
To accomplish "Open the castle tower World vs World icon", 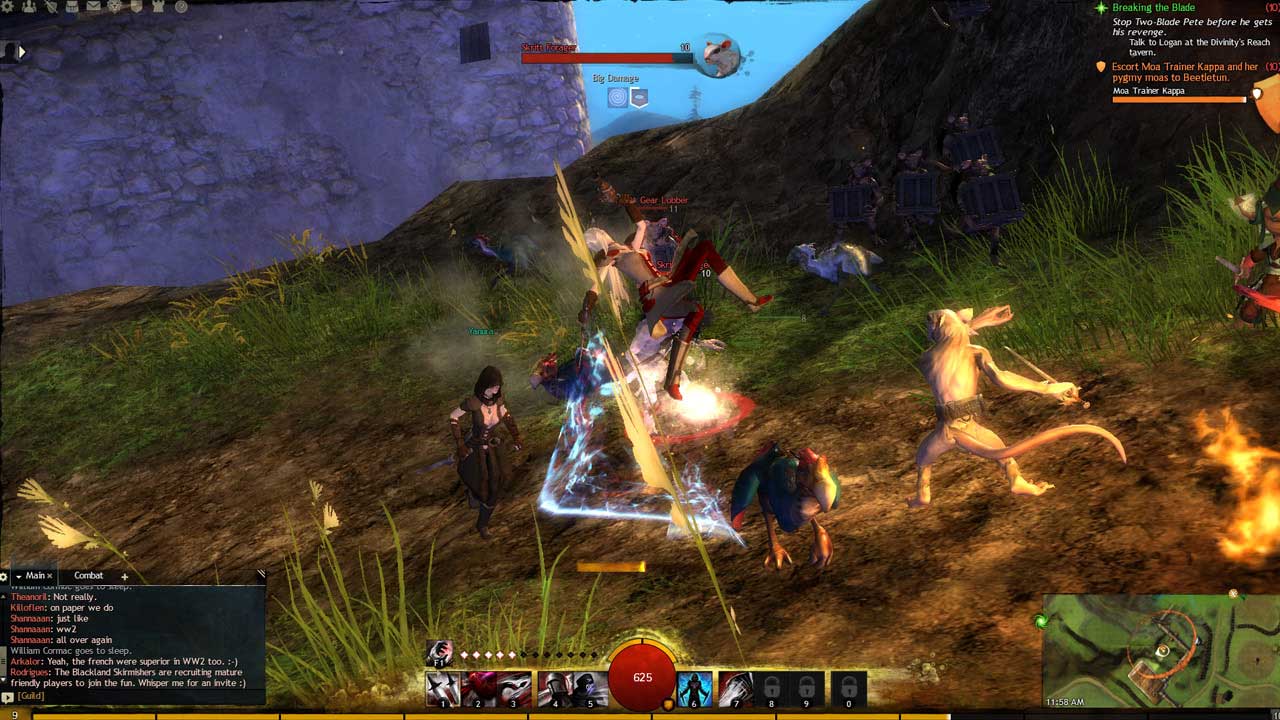I will (159, 7).
